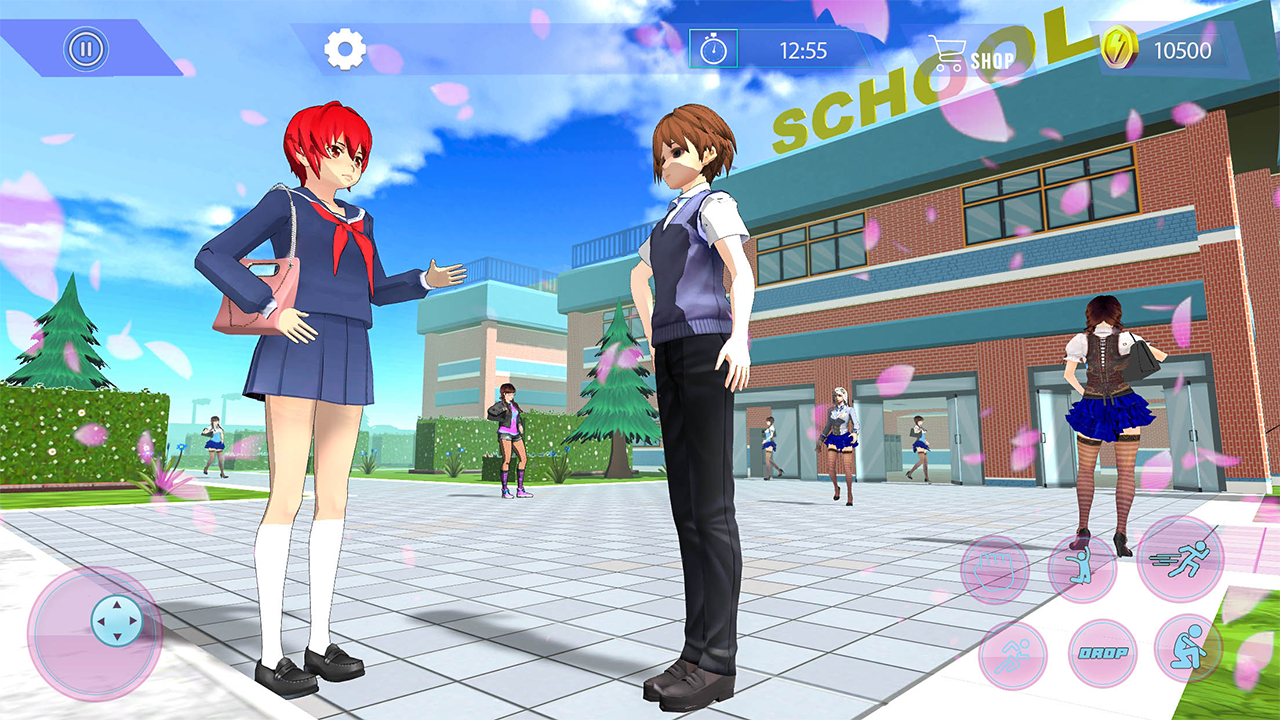Tap the stopwatch timer icon
Screen dimensions: 1280x720
point(715,48)
